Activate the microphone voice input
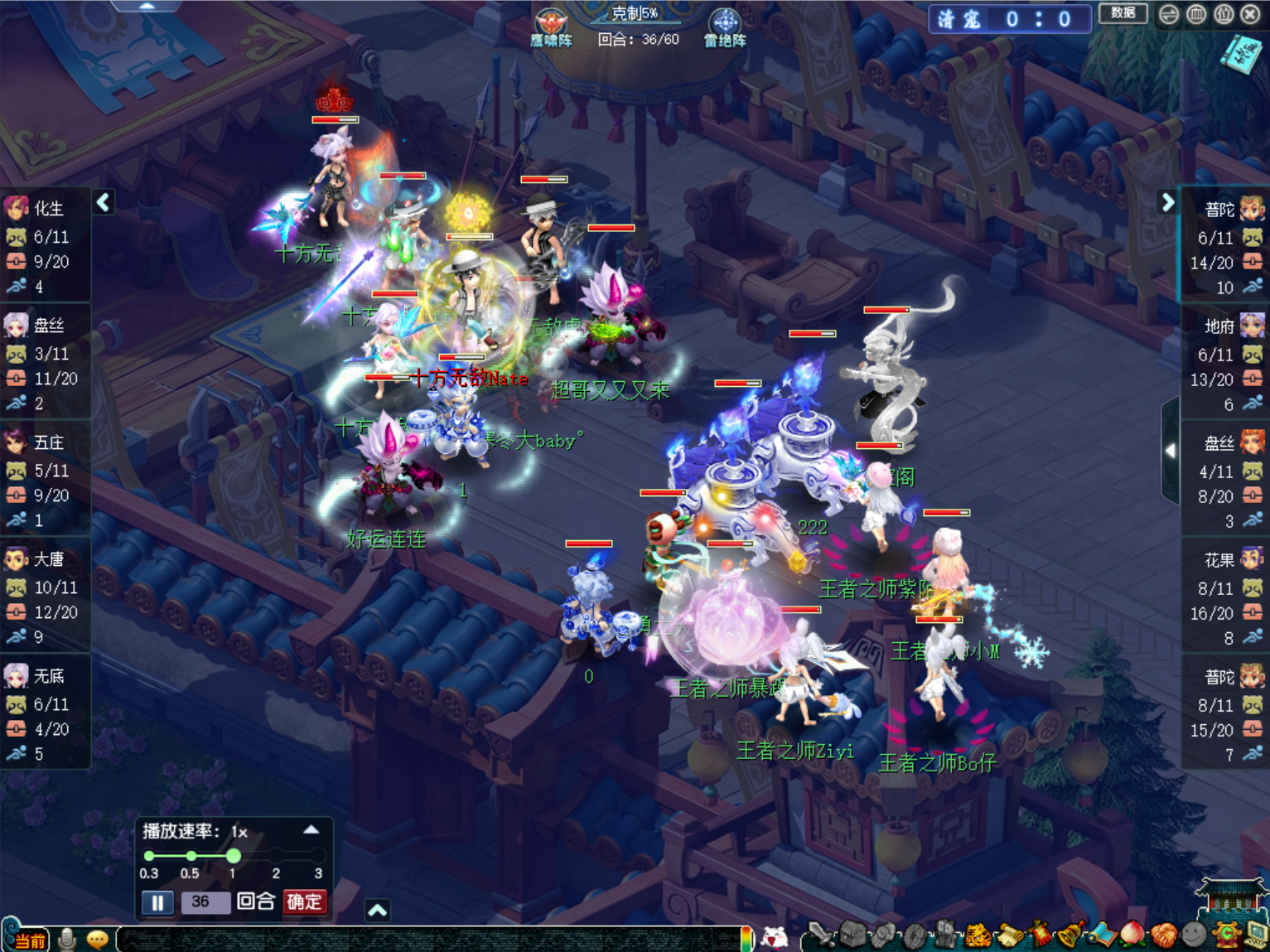The width and height of the screenshot is (1270, 952). coord(68,939)
